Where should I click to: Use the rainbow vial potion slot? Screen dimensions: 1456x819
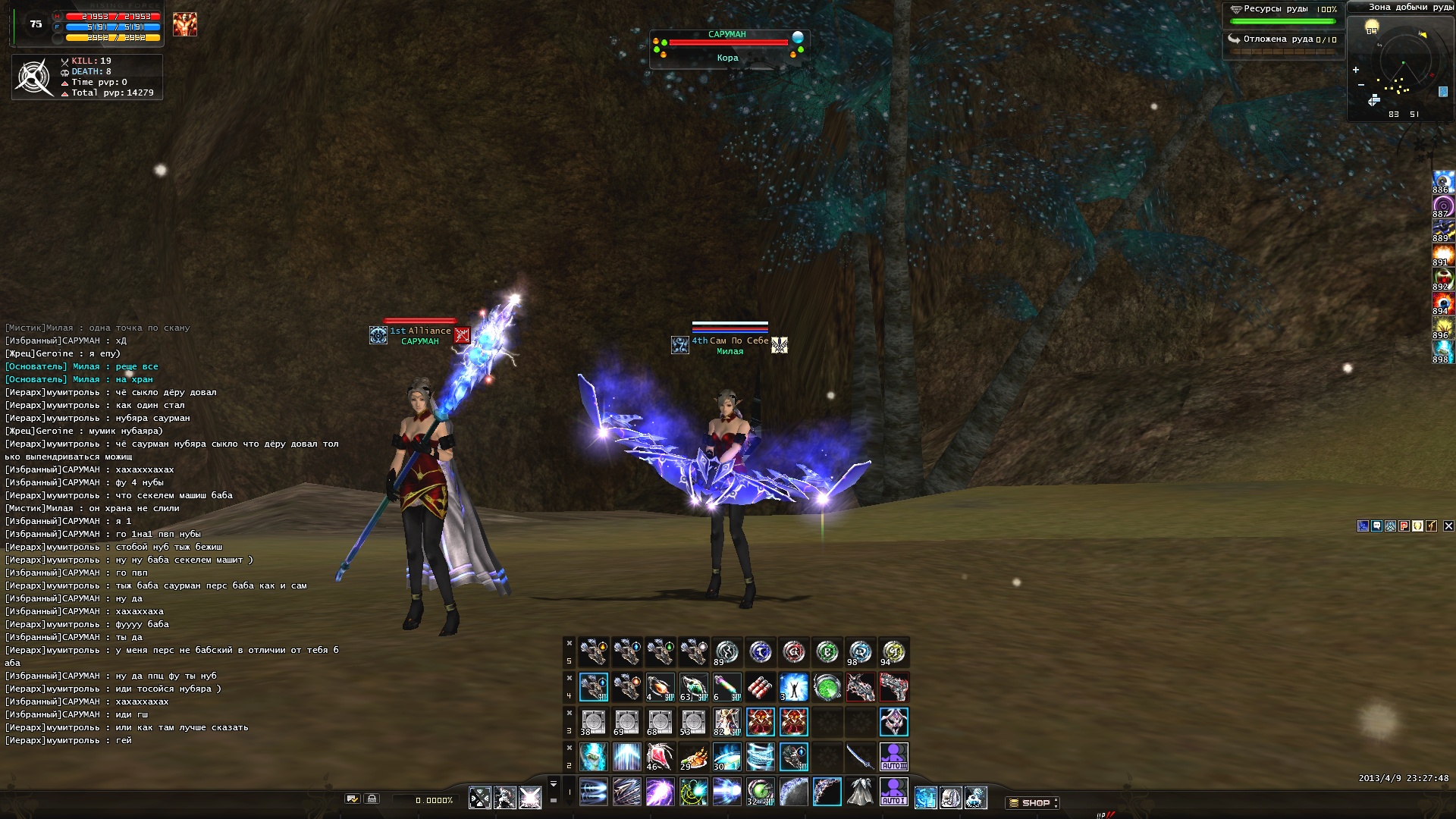[x=726, y=687]
